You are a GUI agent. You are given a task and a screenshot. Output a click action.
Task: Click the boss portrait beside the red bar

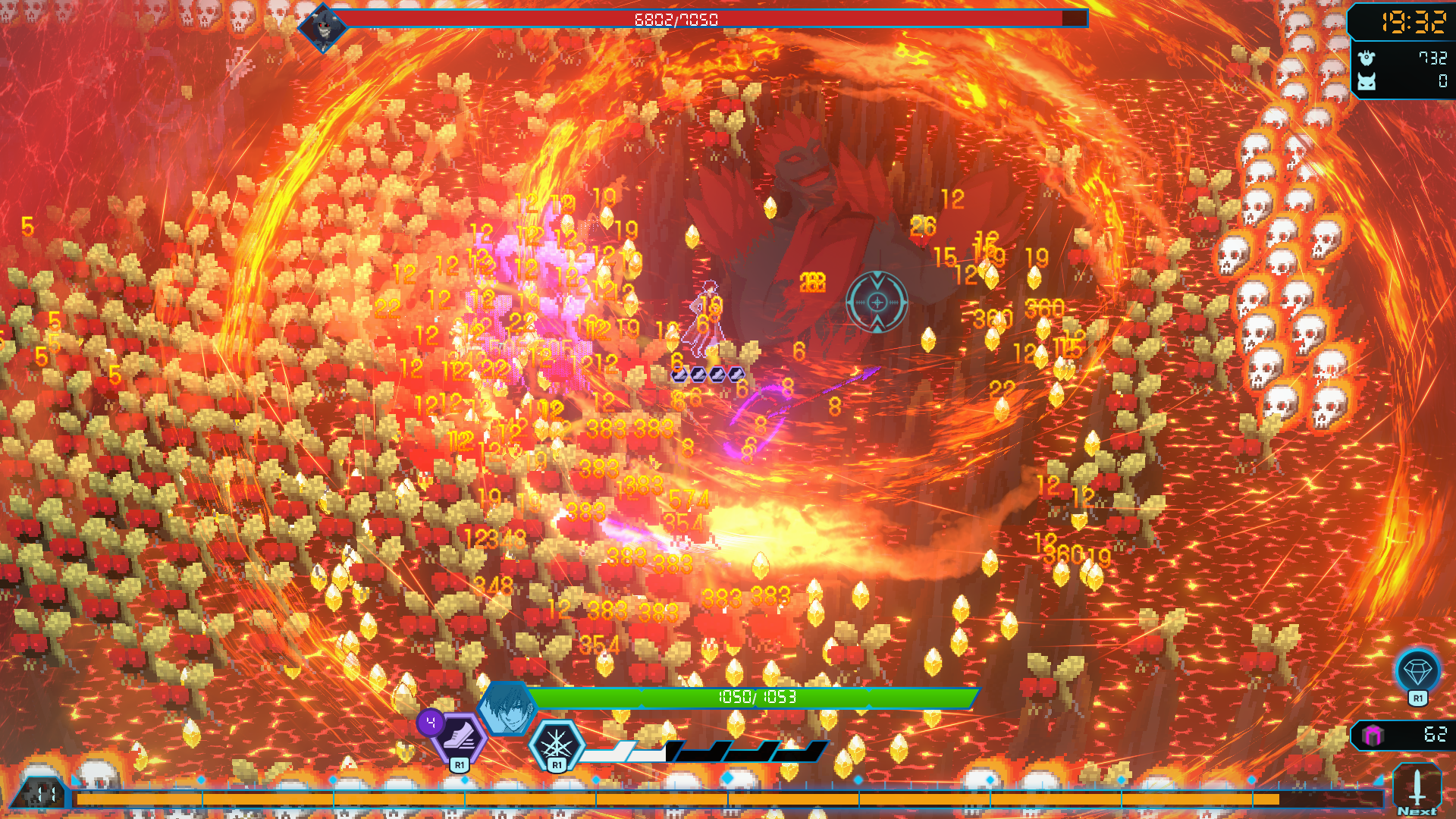pyautogui.click(x=323, y=28)
